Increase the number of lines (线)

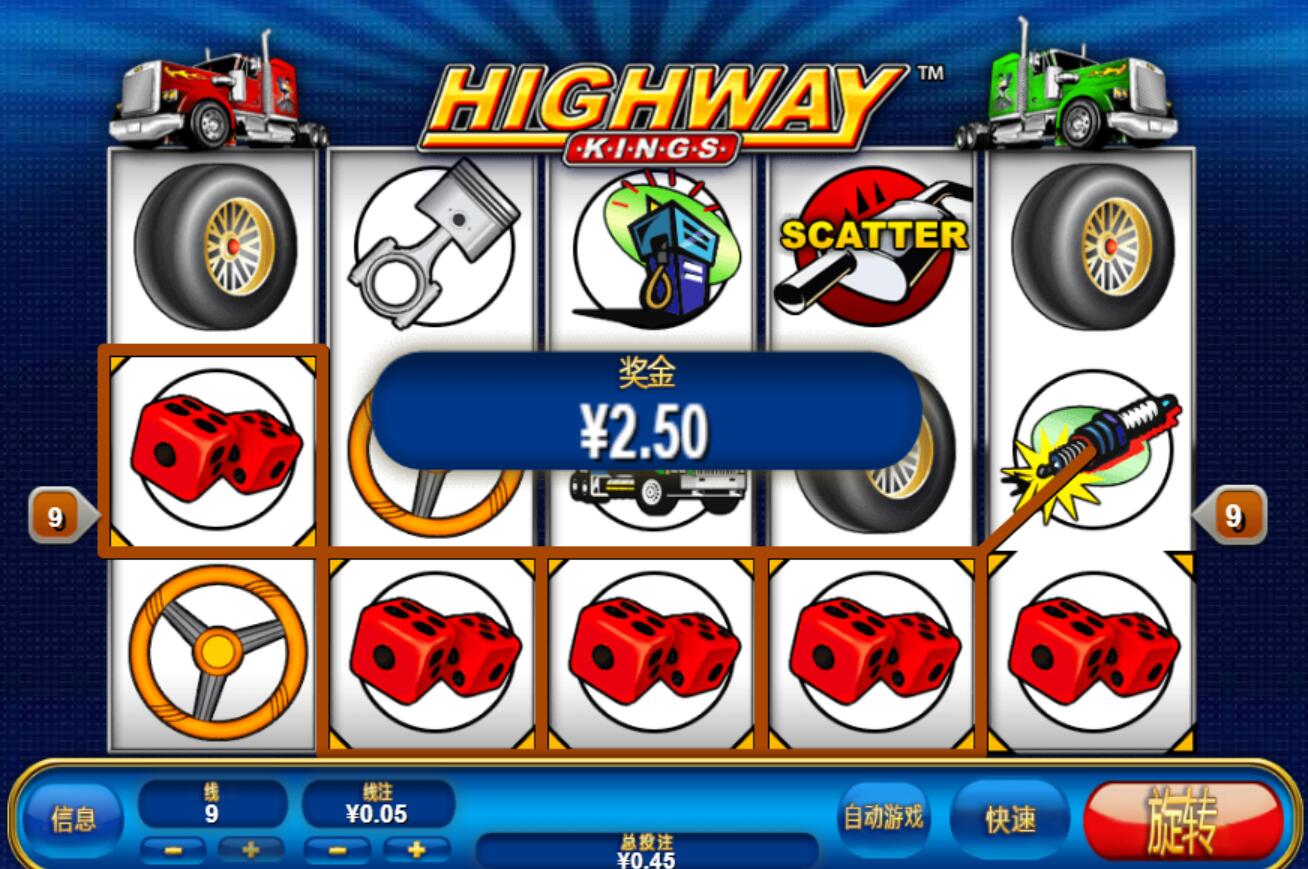click(250, 850)
